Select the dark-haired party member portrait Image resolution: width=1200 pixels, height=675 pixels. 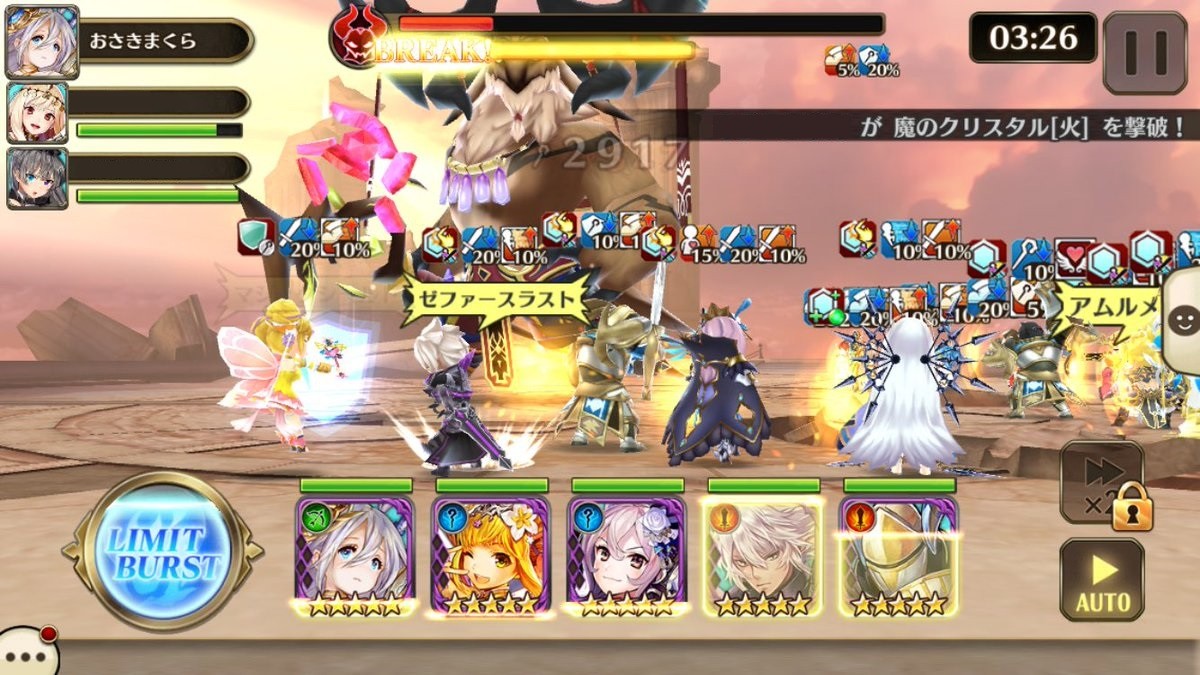(x=37, y=179)
